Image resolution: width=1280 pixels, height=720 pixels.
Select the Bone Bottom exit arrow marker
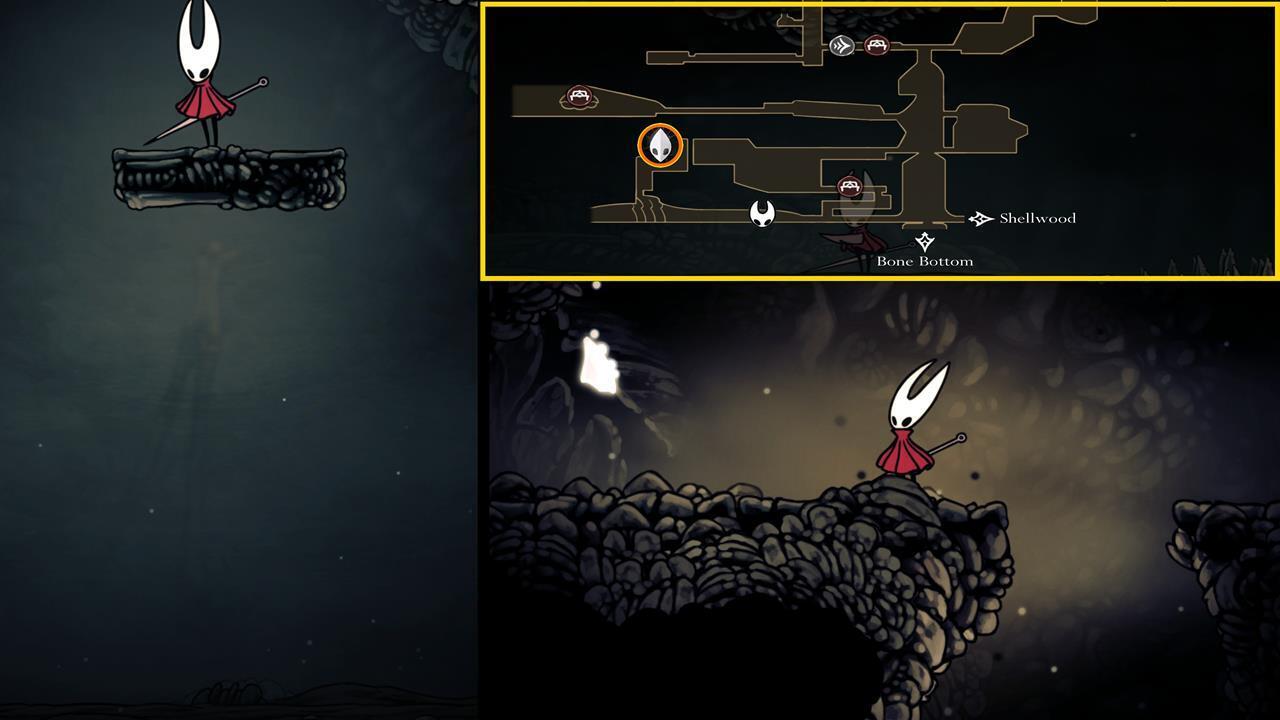point(924,240)
